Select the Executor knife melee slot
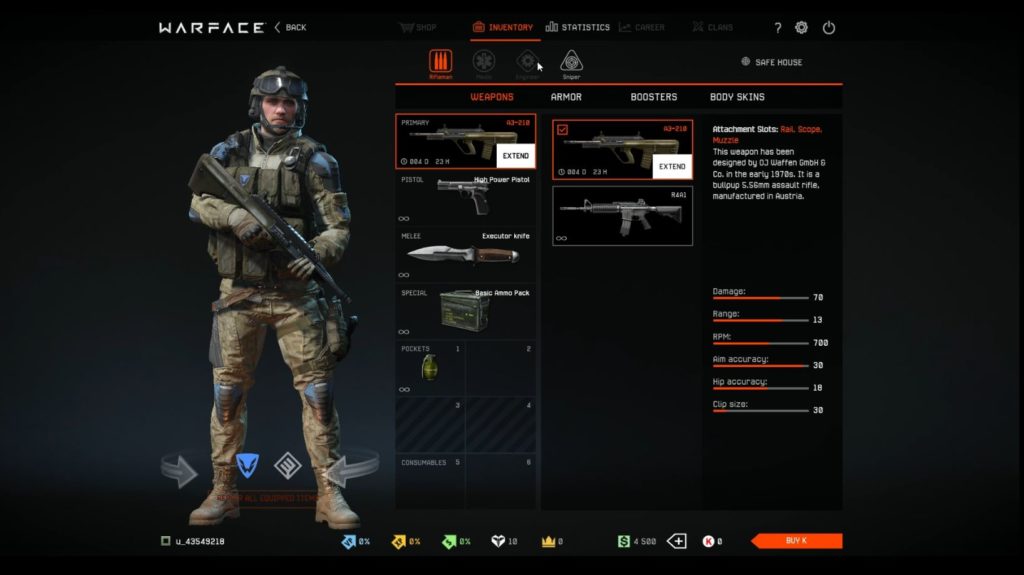1024x575 pixels. pos(465,254)
